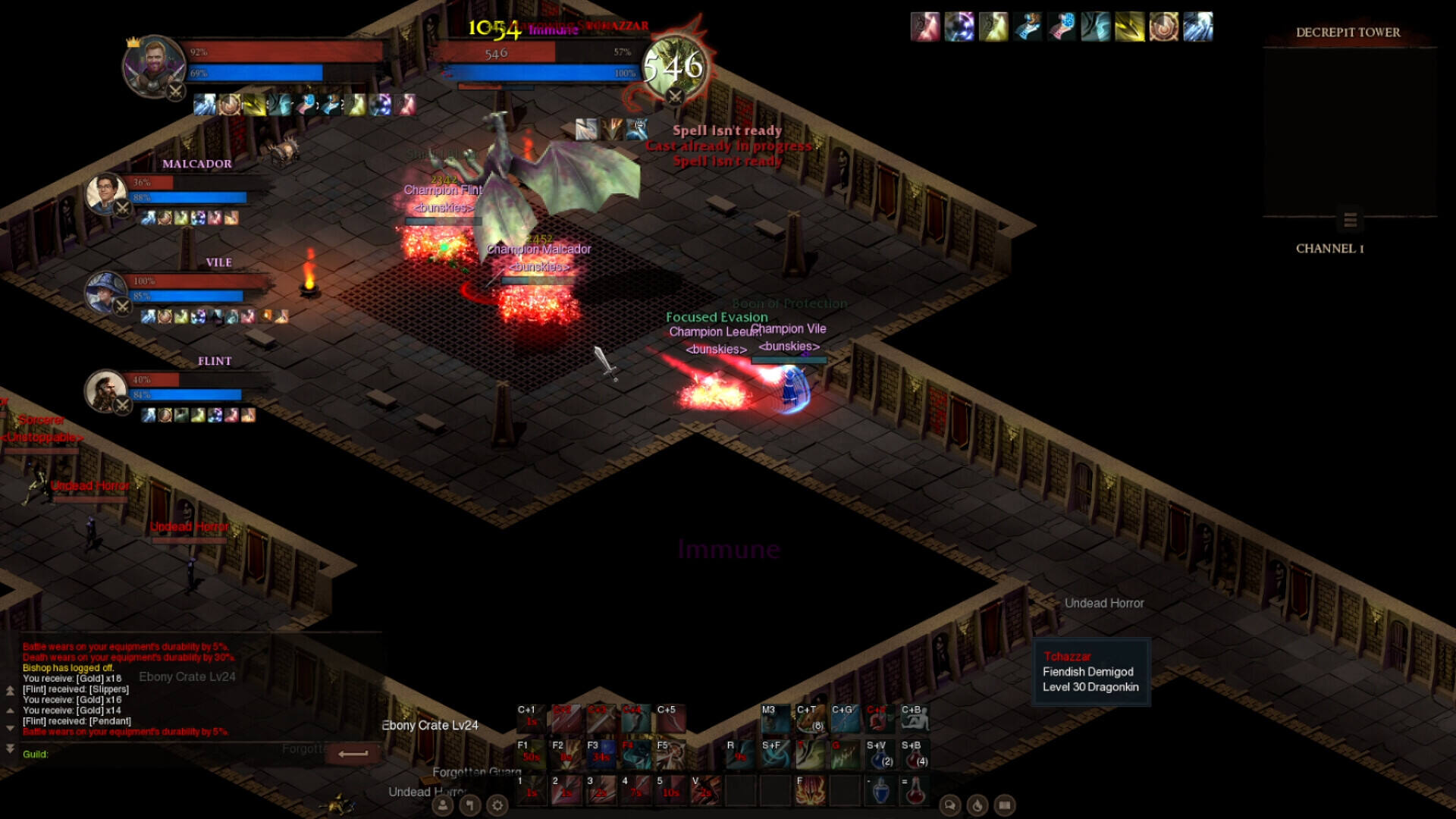Open the chat bubbles button

tap(950, 805)
